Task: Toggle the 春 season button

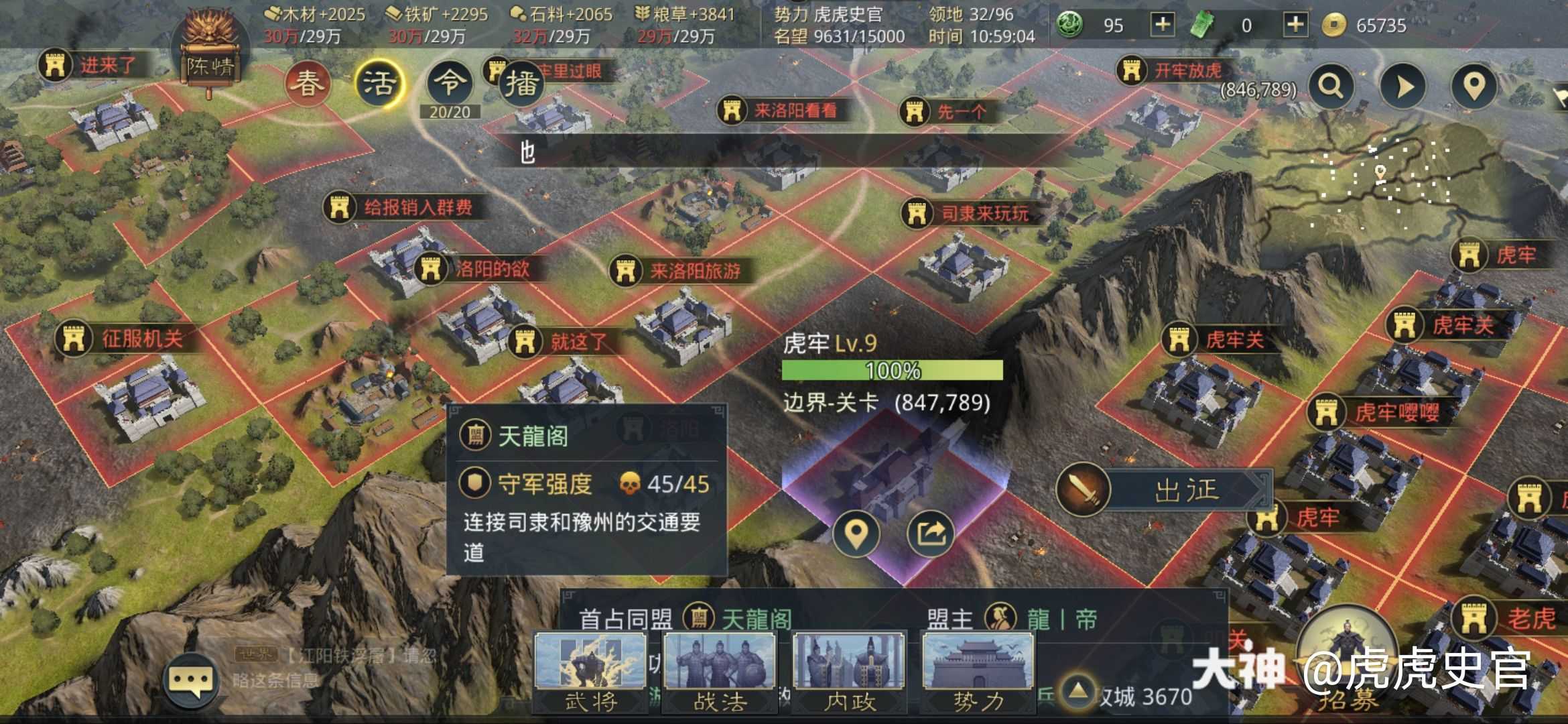Action: click(x=307, y=82)
